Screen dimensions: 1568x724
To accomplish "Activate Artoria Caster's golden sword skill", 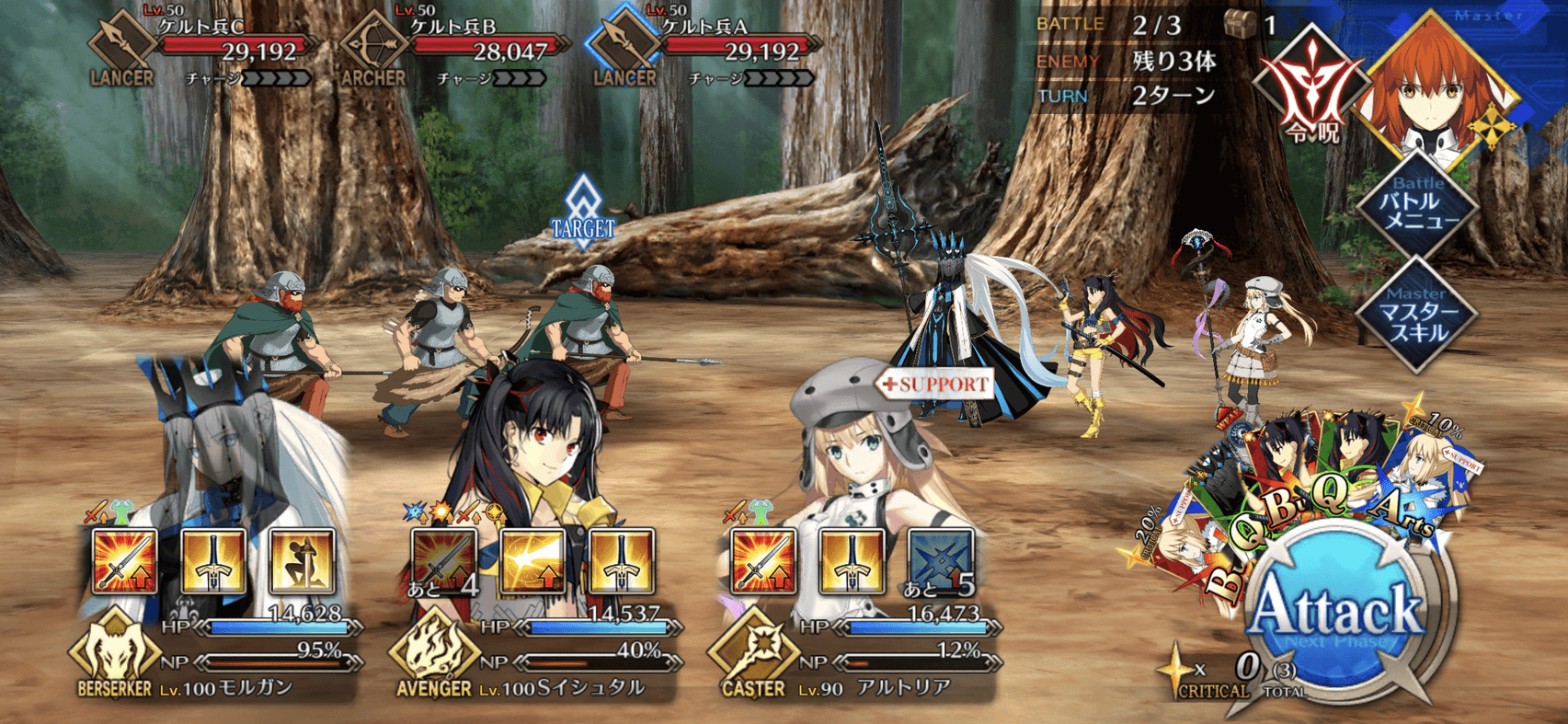I will (853, 561).
